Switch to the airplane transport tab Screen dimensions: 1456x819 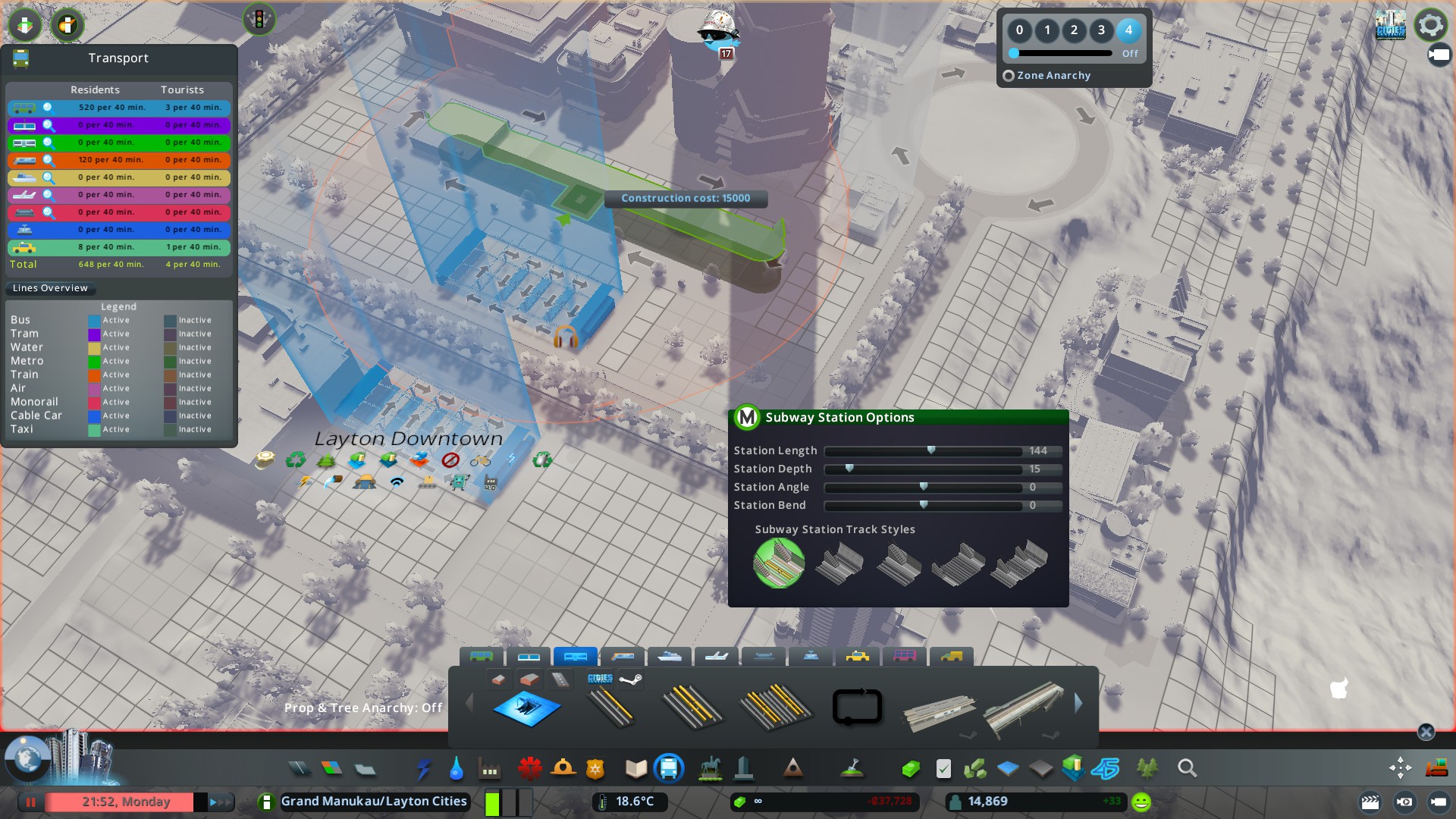click(x=717, y=656)
